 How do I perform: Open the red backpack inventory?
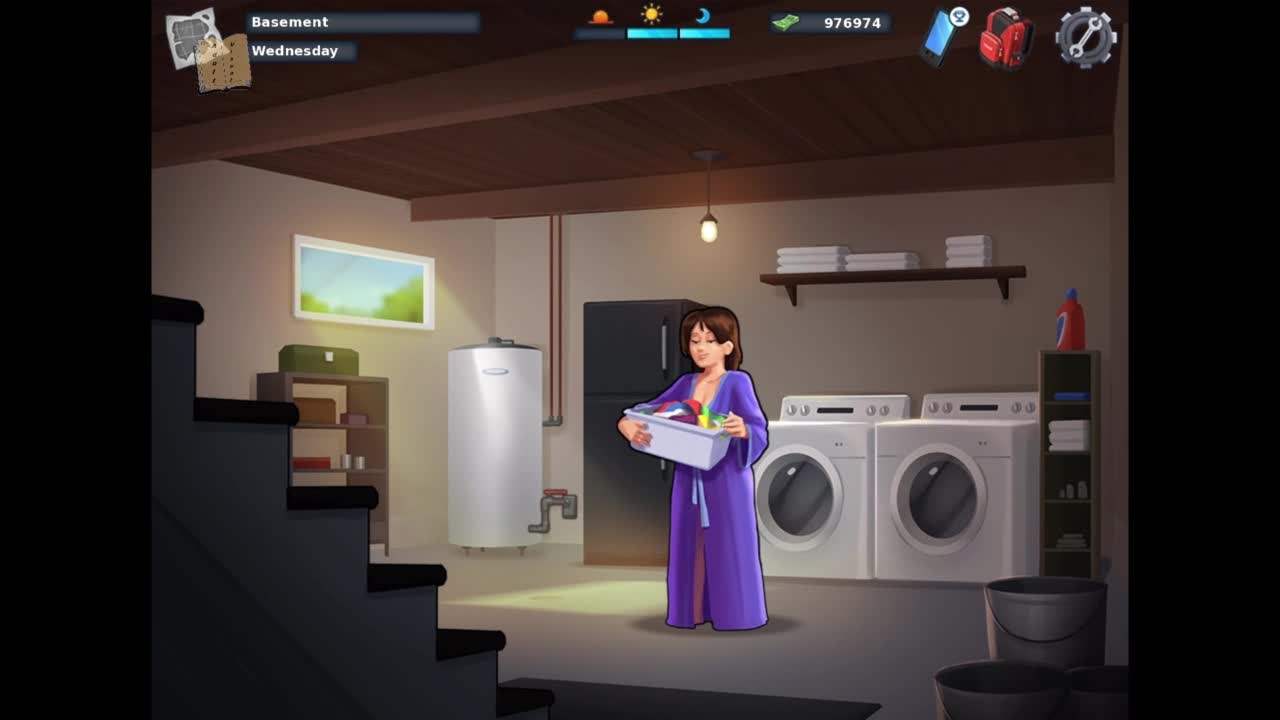1005,38
